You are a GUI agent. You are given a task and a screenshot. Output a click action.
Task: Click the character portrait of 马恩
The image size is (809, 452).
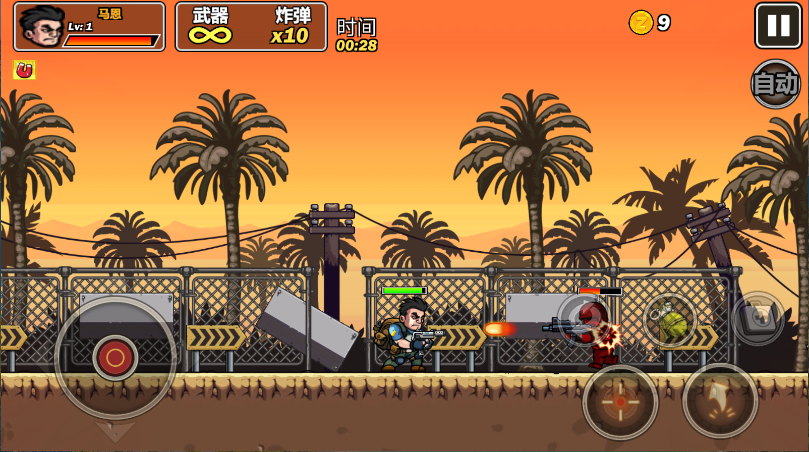click(41, 27)
